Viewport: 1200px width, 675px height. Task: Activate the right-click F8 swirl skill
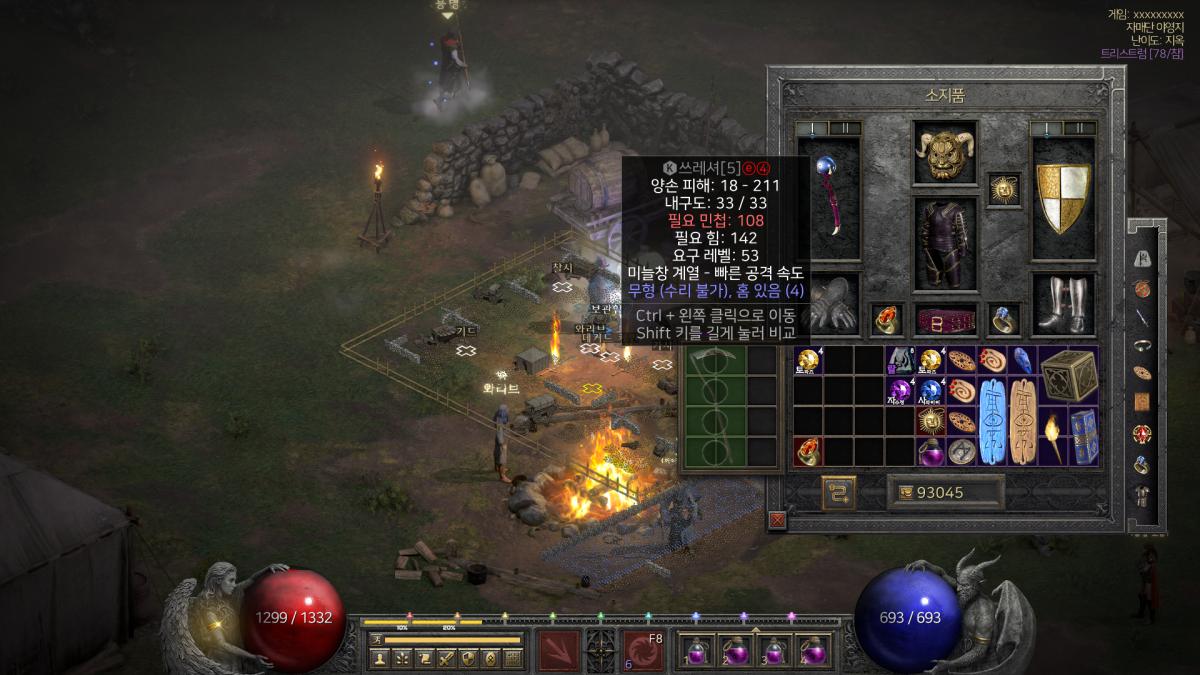(643, 650)
